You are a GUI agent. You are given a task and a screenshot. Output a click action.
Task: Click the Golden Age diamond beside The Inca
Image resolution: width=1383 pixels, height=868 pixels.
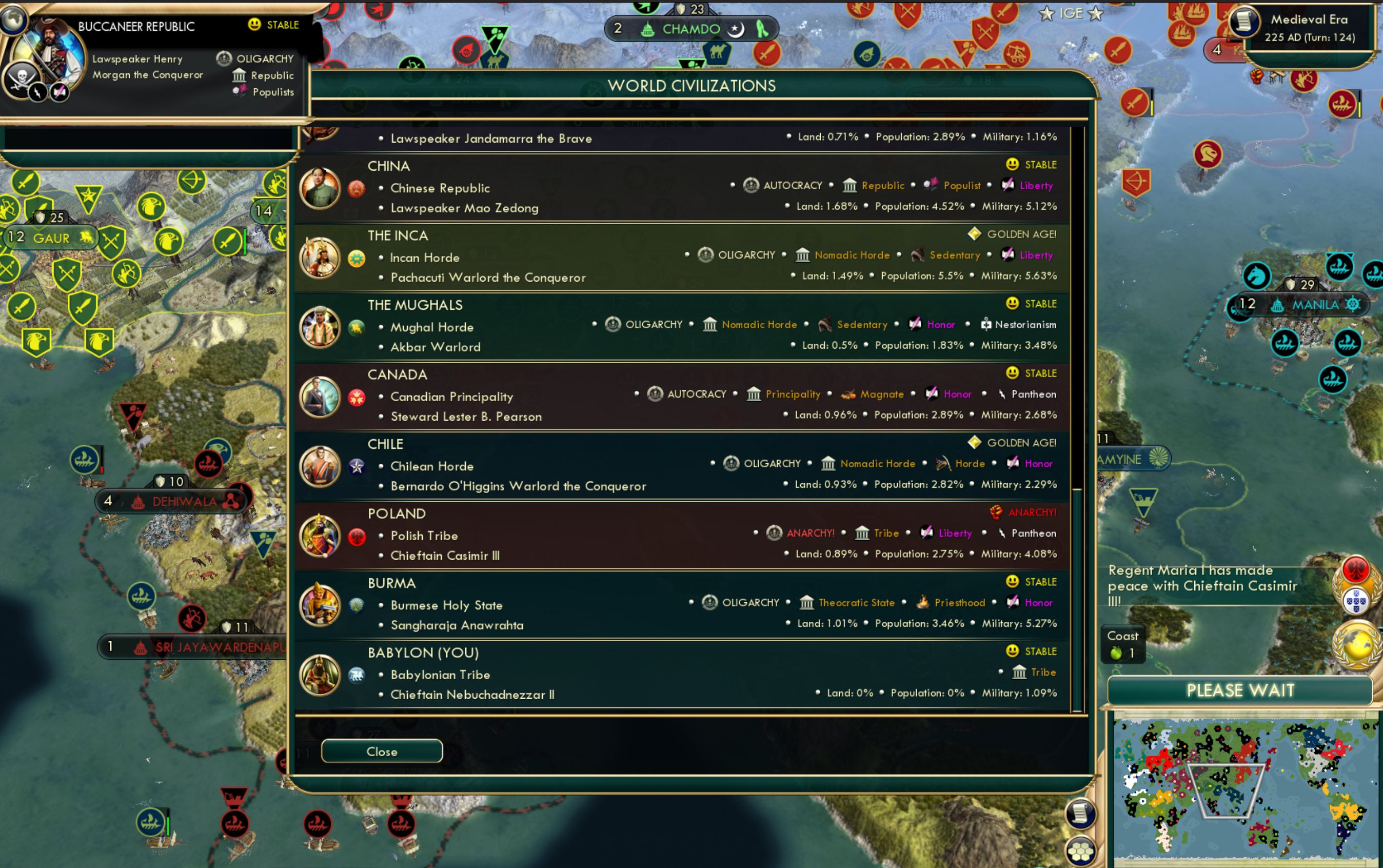click(974, 233)
